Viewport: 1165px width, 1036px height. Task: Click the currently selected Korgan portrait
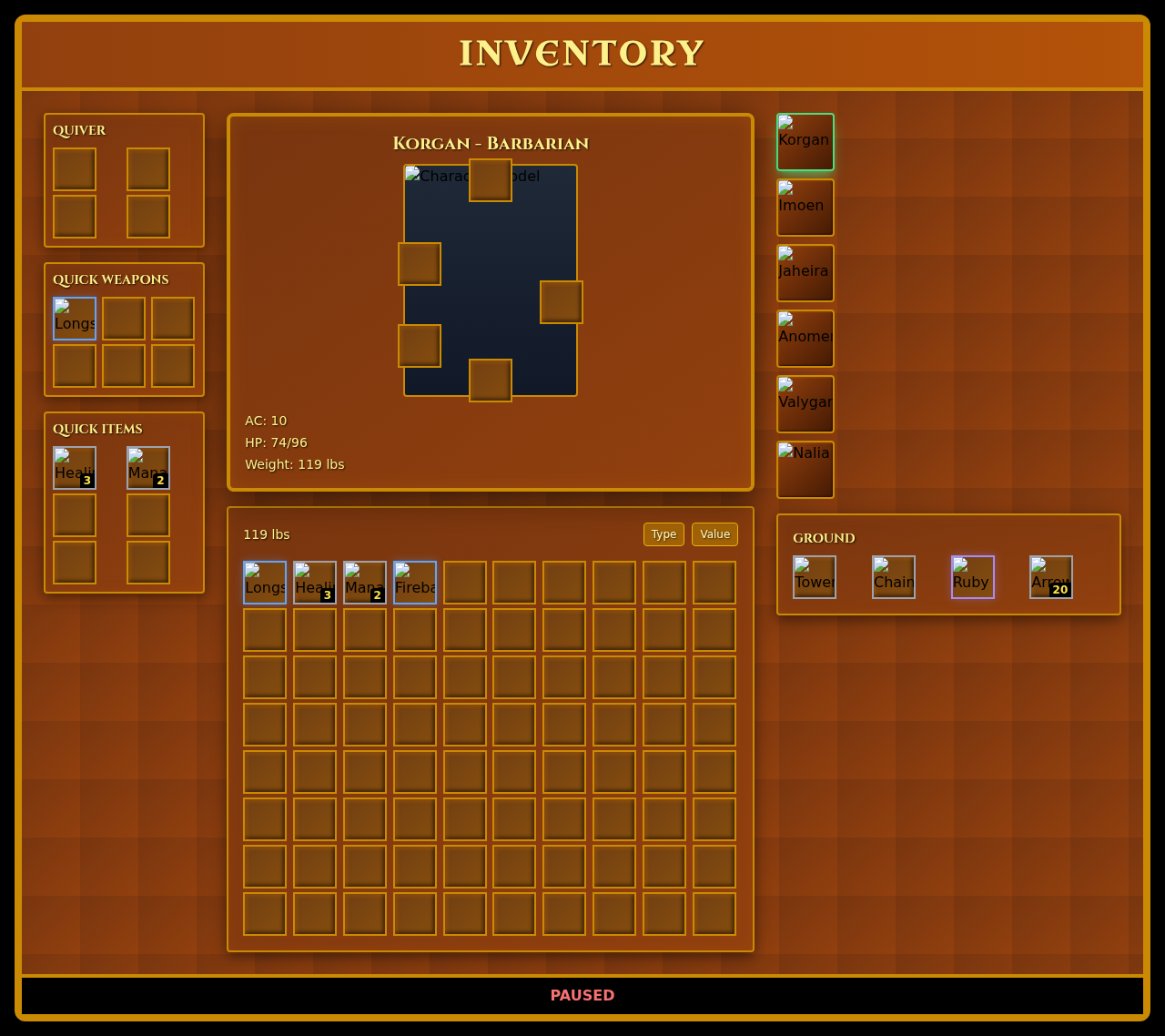point(805,142)
